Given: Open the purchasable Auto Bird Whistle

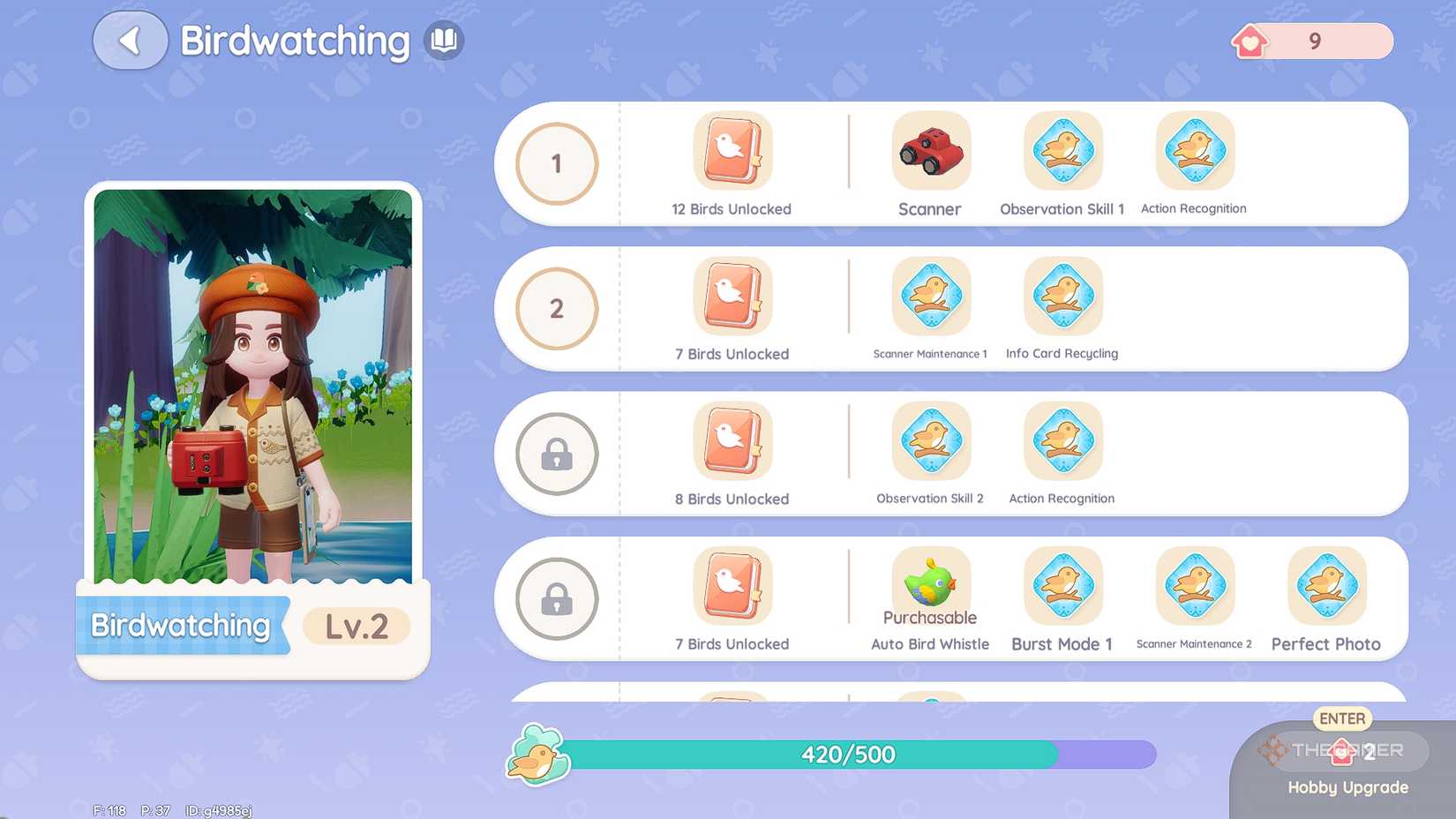Looking at the screenshot, I should click(930, 582).
